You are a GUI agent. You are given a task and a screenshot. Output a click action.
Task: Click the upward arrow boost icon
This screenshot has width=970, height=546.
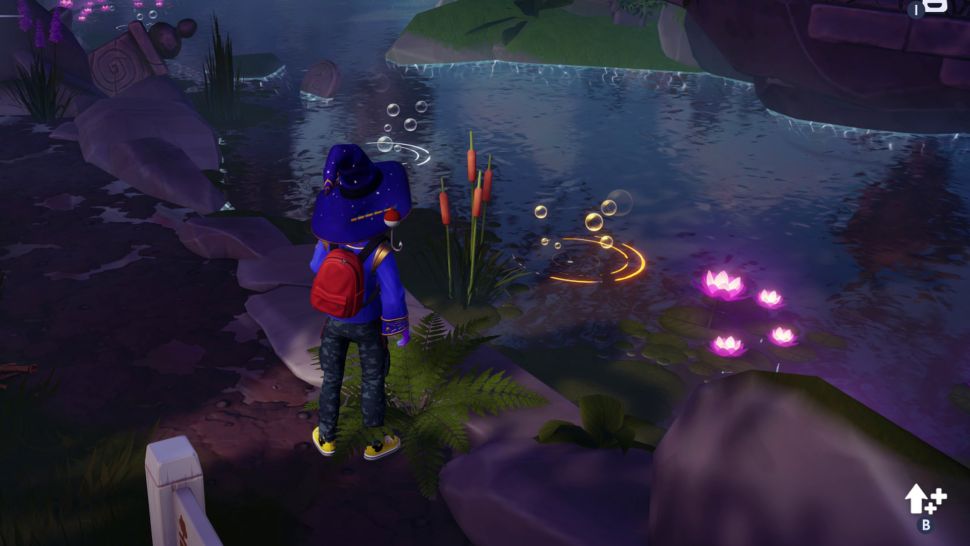[919, 499]
